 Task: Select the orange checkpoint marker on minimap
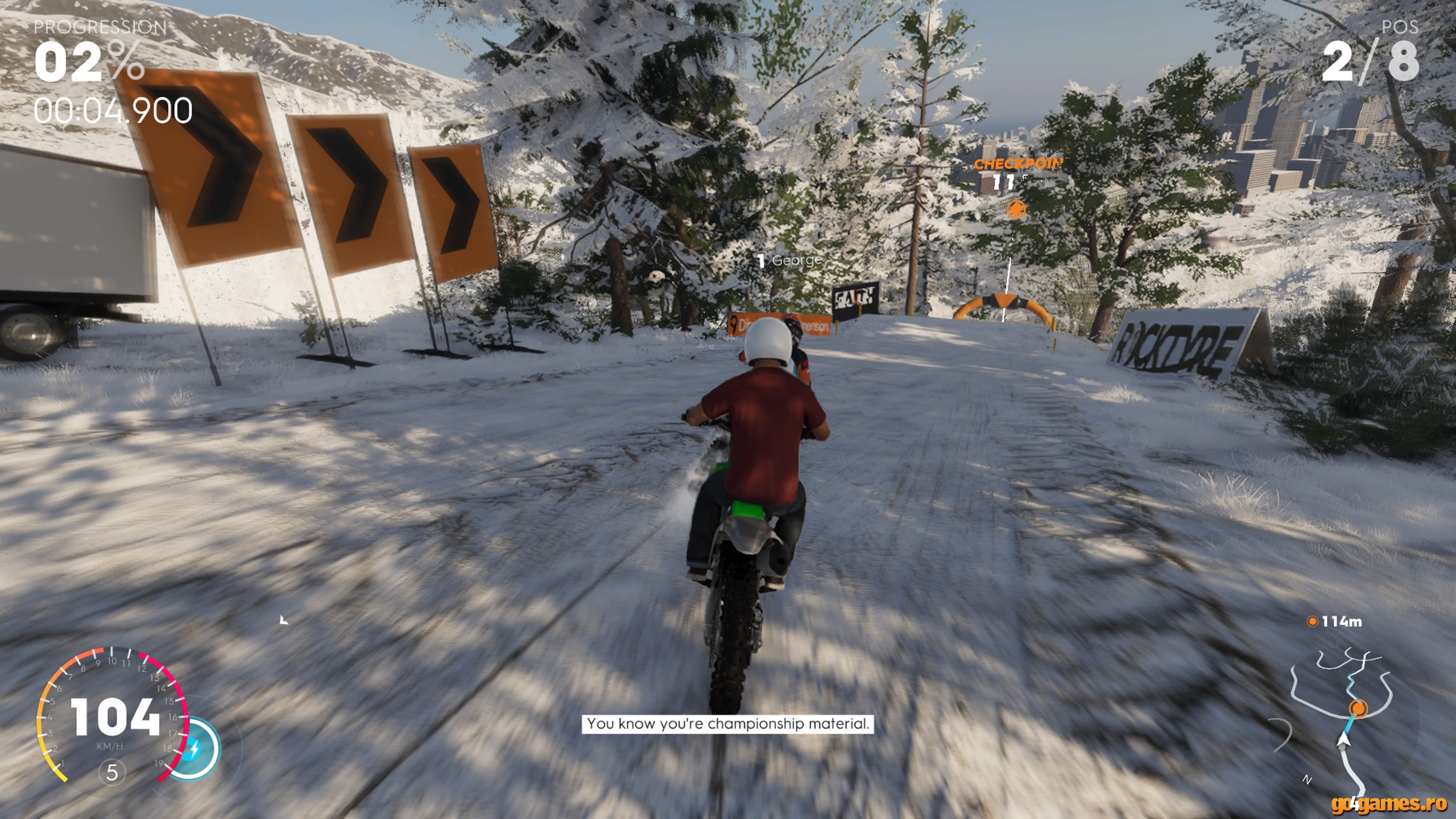tap(1358, 708)
